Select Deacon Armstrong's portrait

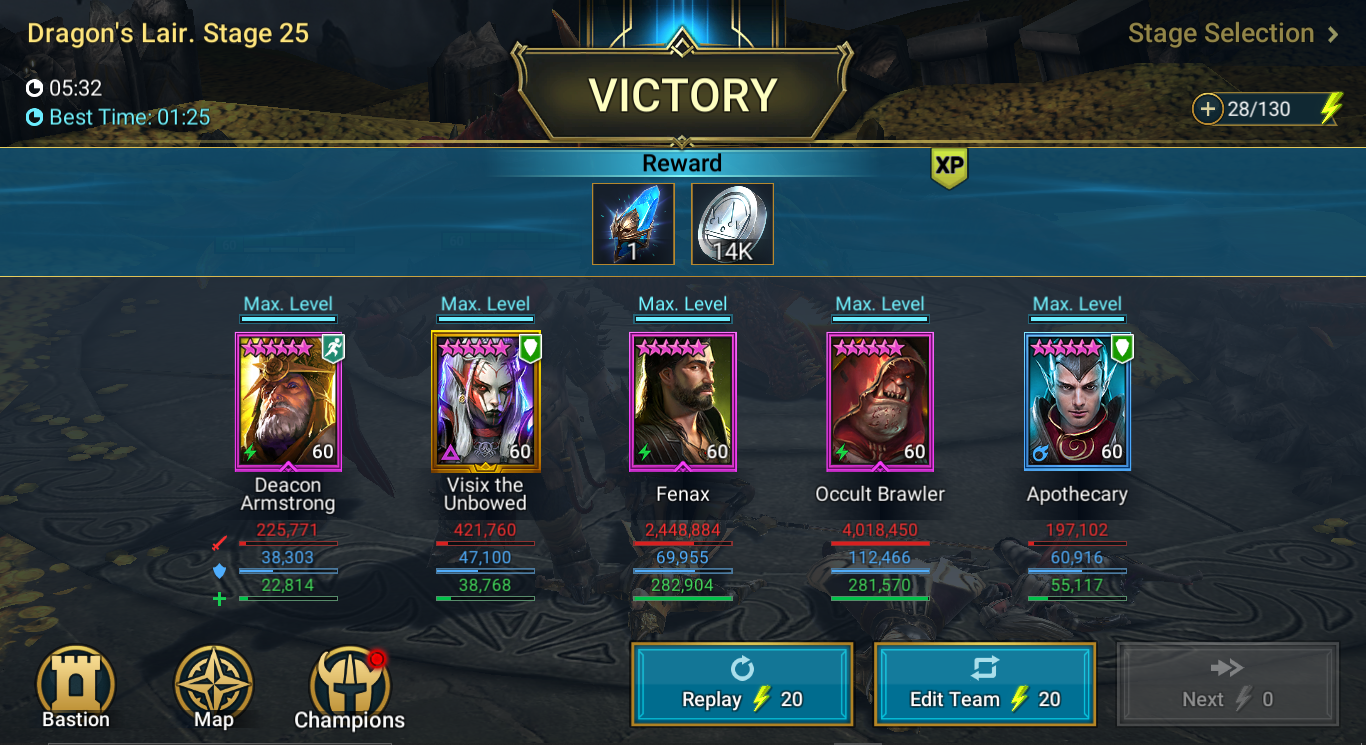click(x=288, y=401)
